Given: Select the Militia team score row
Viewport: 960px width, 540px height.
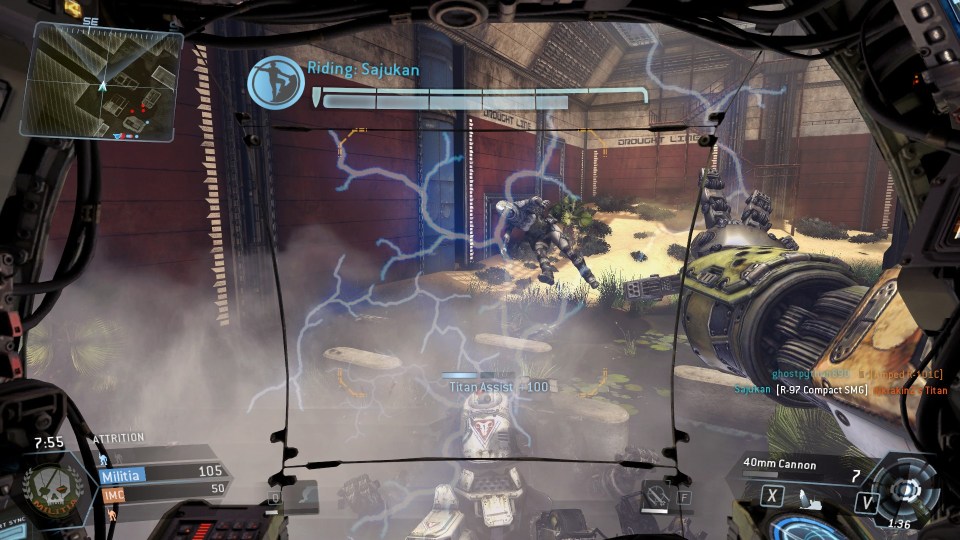Looking at the screenshot, I should [160, 473].
